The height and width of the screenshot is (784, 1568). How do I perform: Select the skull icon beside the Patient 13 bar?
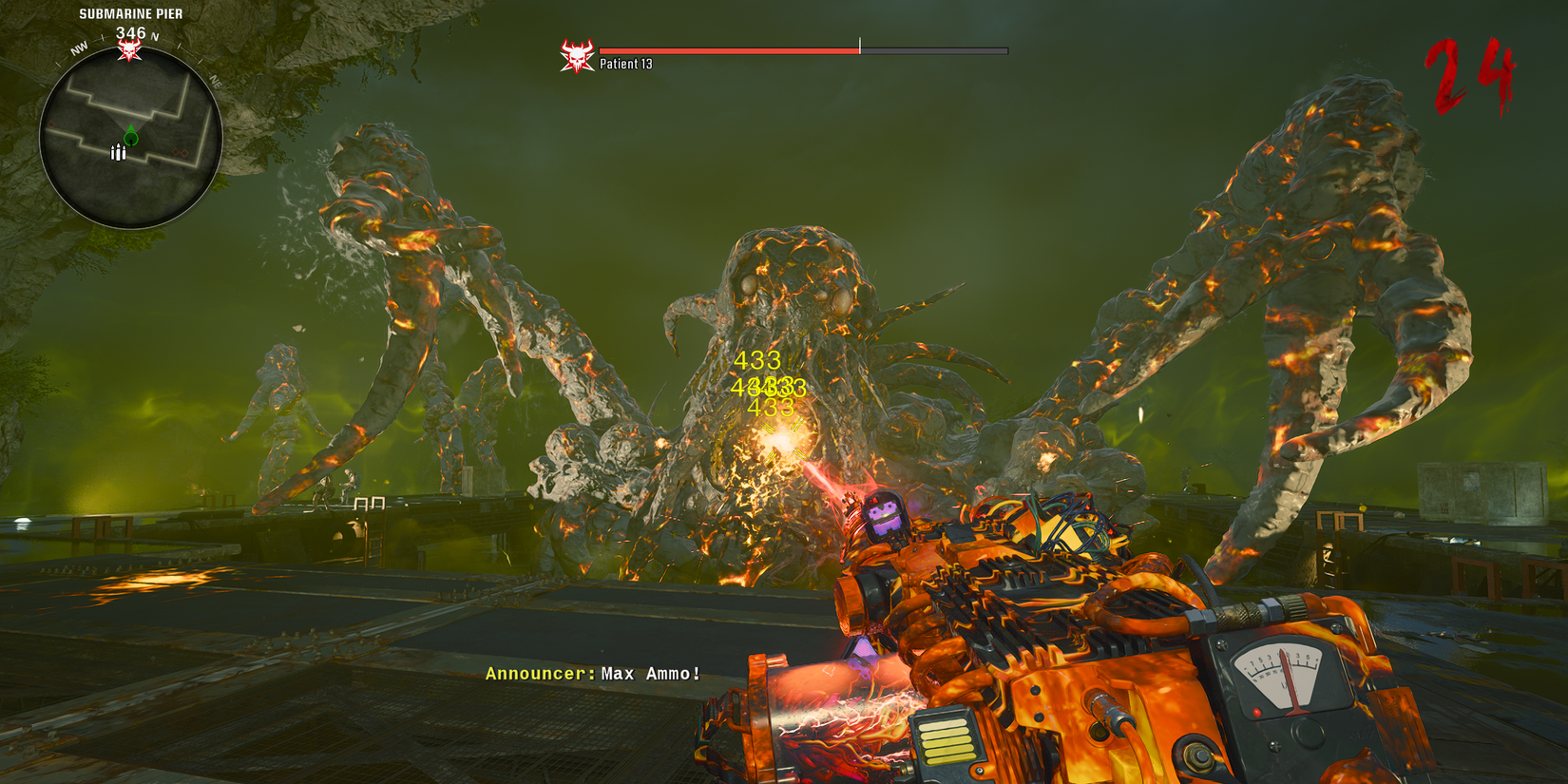tap(576, 55)
